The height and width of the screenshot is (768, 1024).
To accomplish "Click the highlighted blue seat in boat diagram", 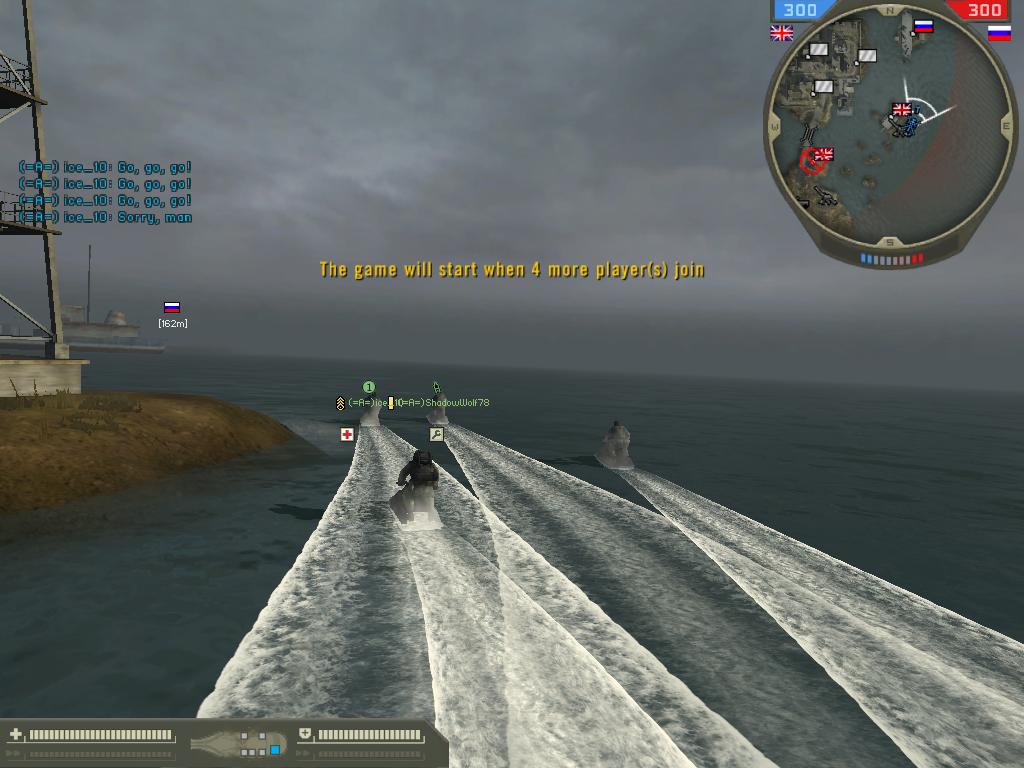I will pos(275,749).
